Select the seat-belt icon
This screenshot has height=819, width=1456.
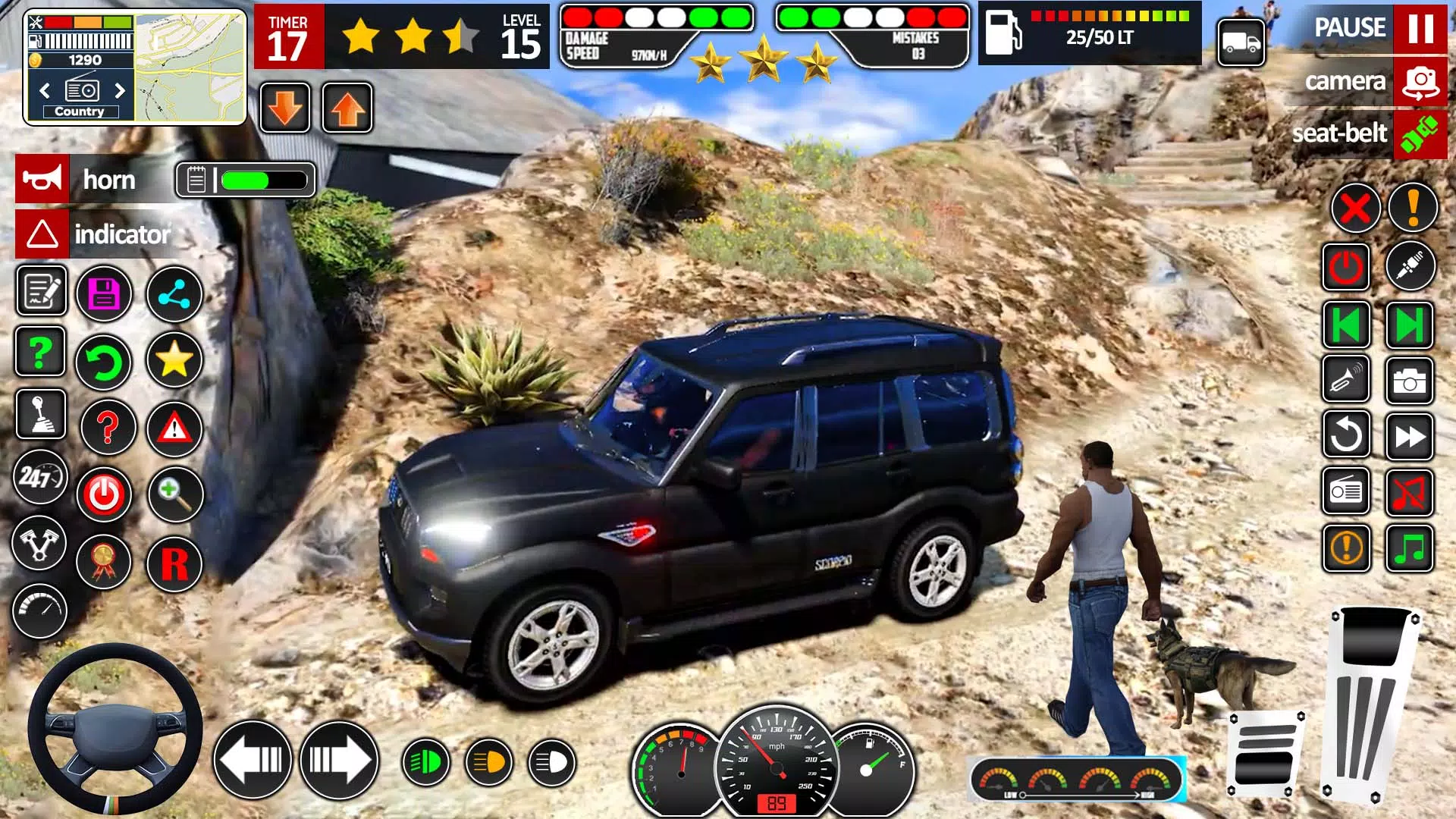click(1420, 133)
